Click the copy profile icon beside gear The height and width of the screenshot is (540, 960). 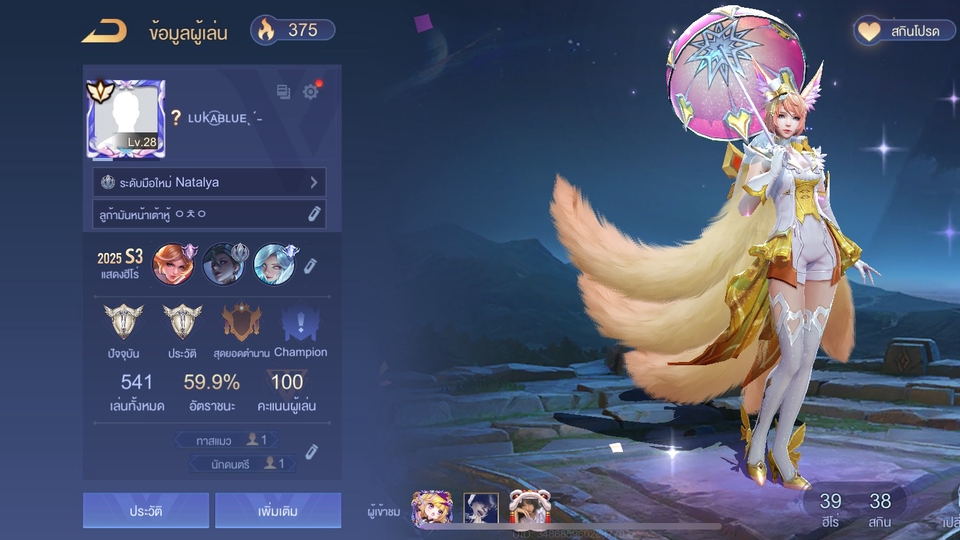click(284, 92)
